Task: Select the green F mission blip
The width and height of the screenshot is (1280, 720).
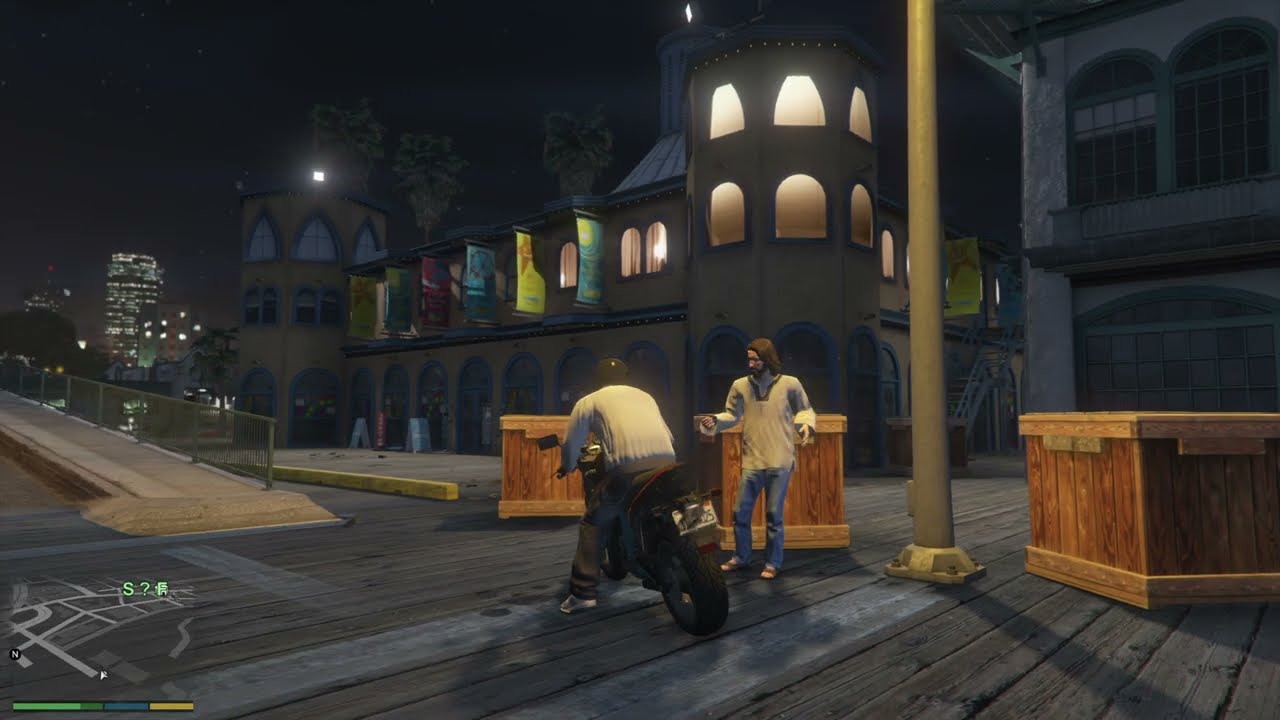Action: point(161,590)
